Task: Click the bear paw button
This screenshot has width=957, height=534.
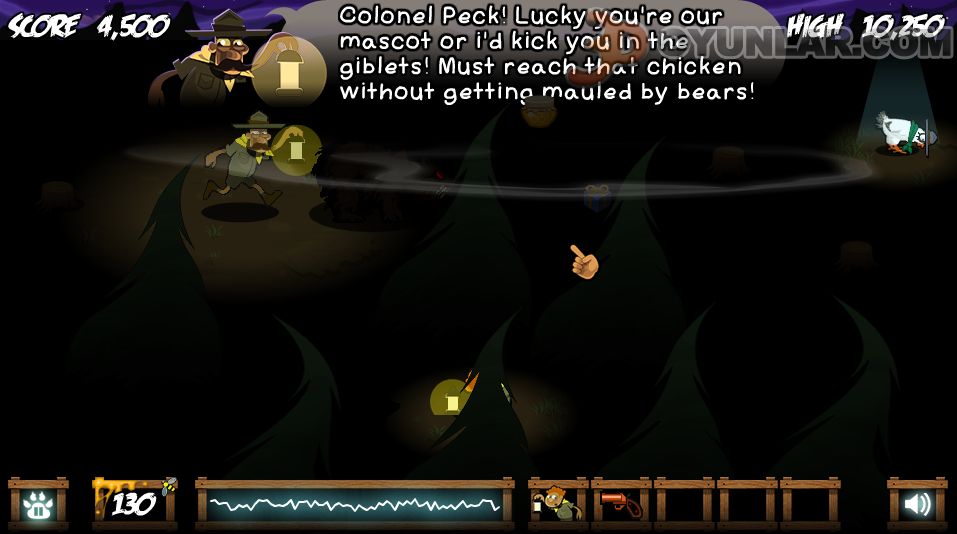Action: point(38,505)
